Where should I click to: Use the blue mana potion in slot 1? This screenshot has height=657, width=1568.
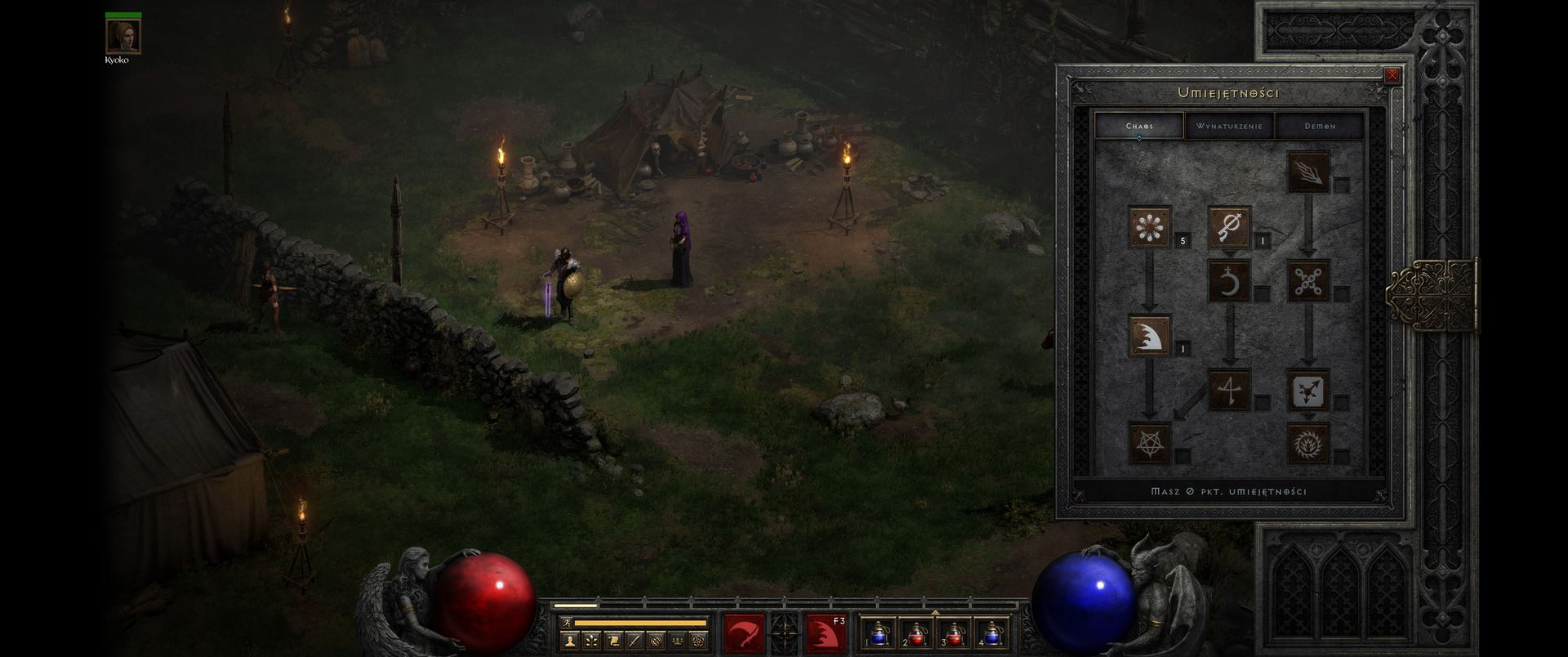point(880,633)
